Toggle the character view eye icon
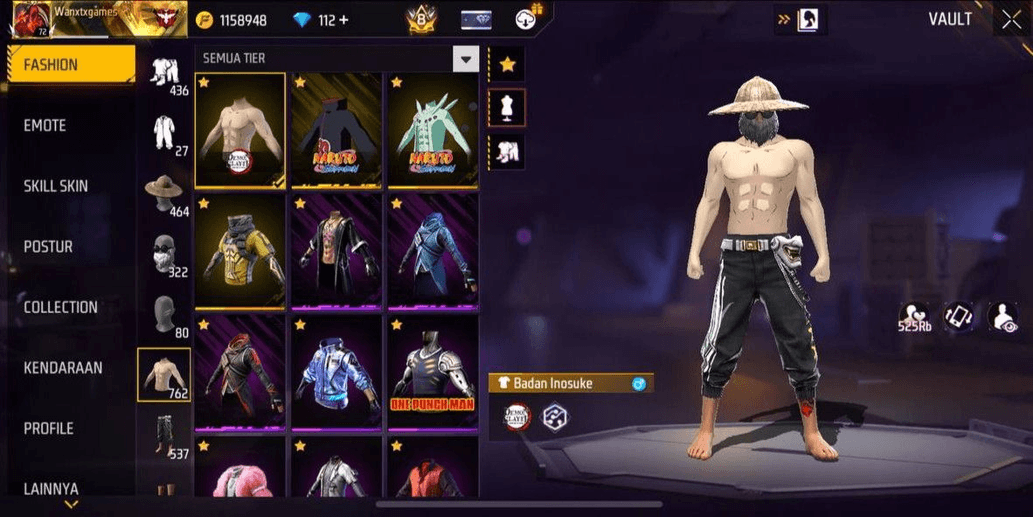 coord(1003,317)
